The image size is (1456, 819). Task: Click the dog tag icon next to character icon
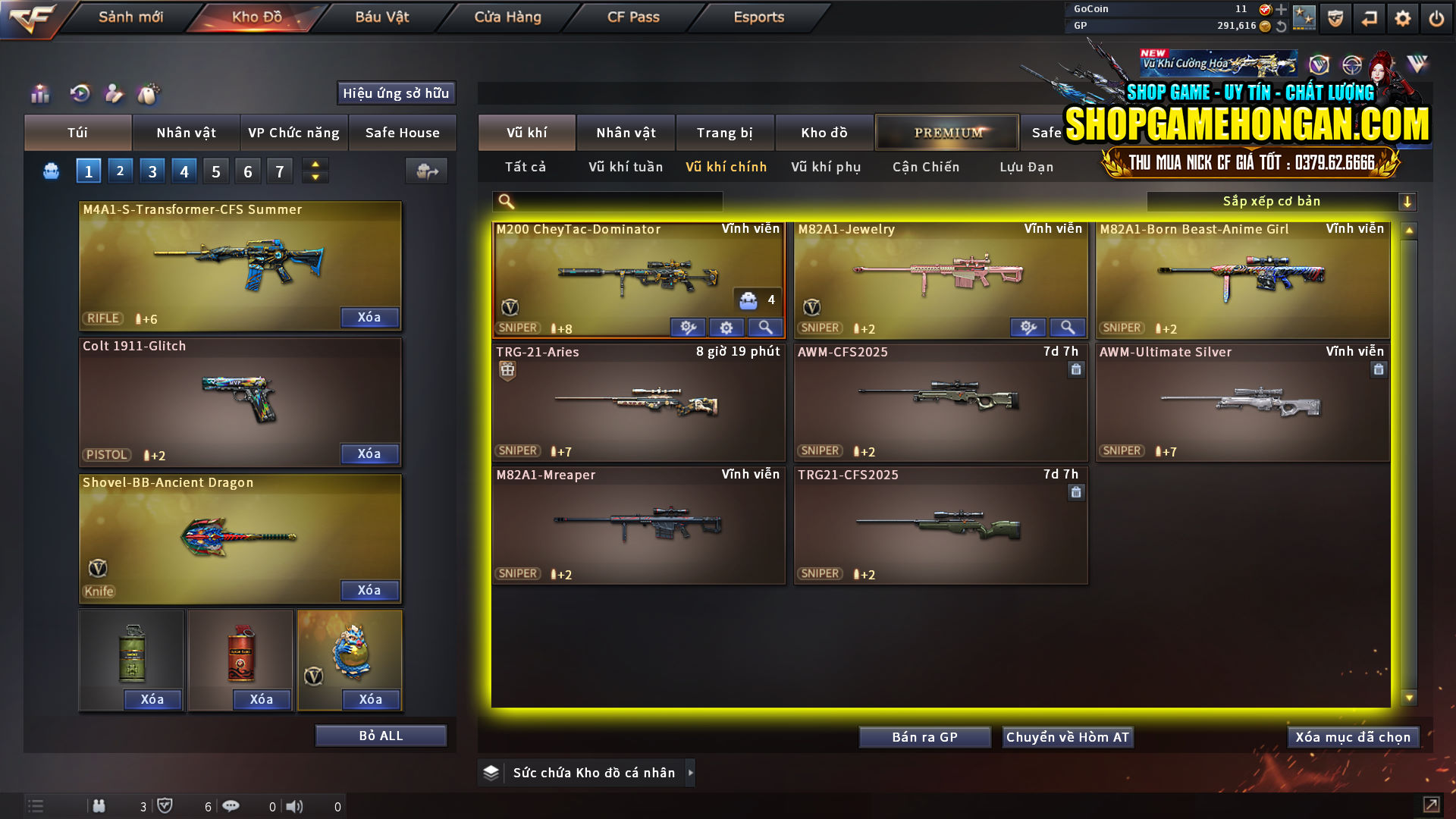(149, 94)
